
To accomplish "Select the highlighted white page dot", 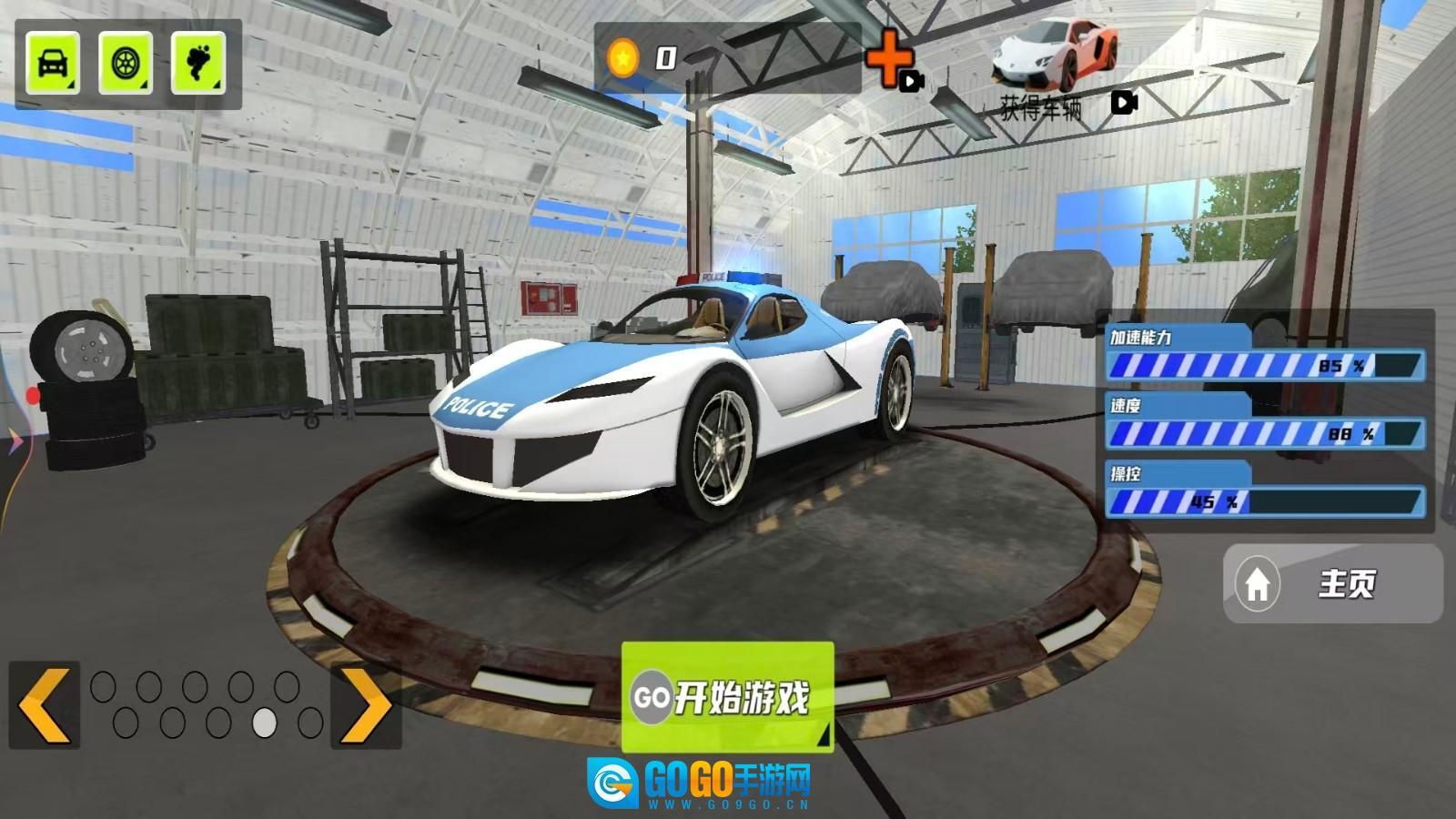I will tap(265, 723).
